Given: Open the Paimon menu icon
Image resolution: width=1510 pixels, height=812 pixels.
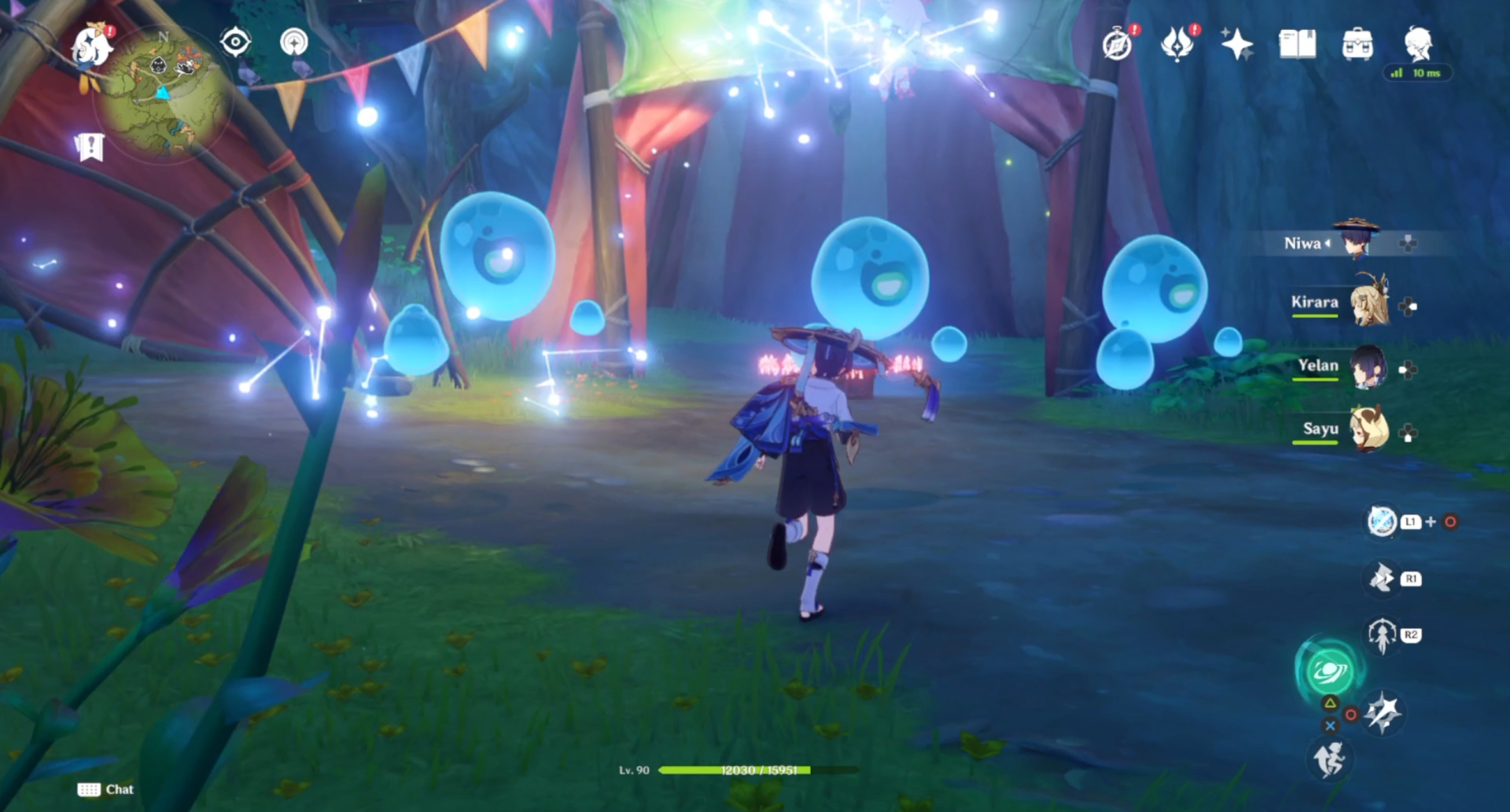Looking at the screenshot, I should point(89,46).
